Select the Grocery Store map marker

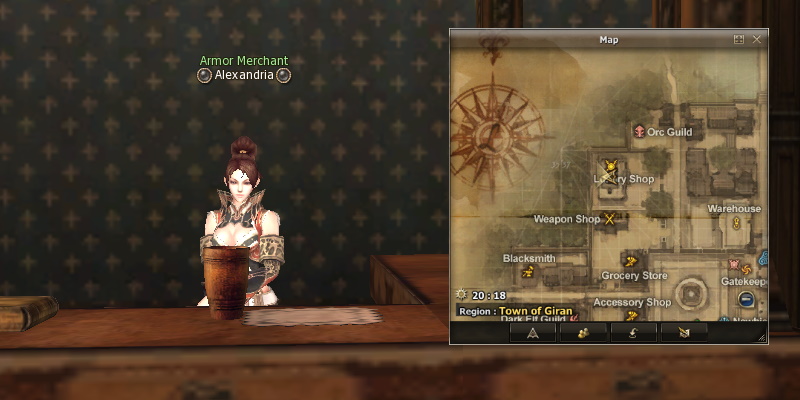630,261
